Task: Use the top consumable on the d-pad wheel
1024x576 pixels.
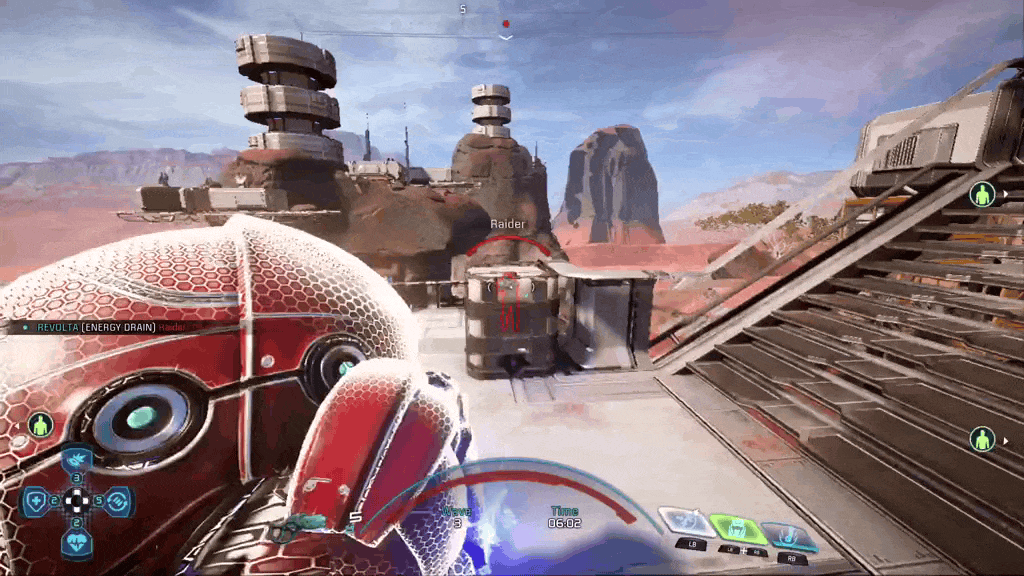Action: (x=78, y=459)
